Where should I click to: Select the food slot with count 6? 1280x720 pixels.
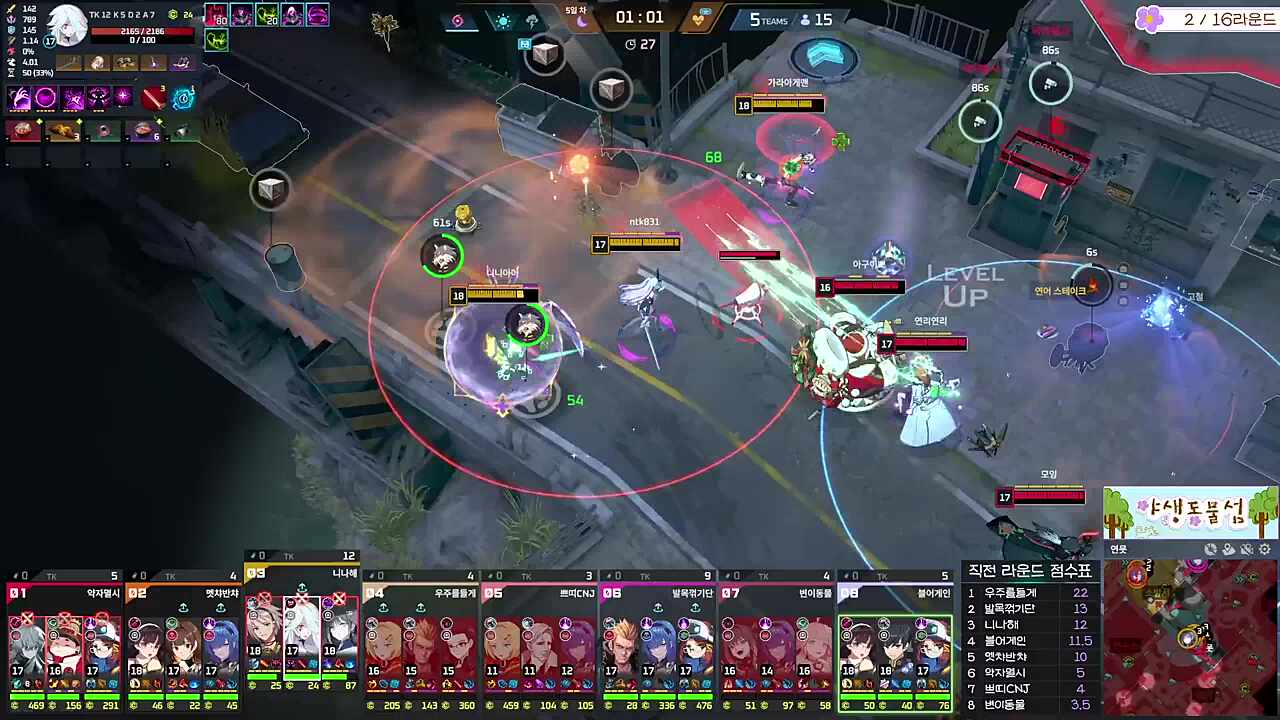point(142,131)
